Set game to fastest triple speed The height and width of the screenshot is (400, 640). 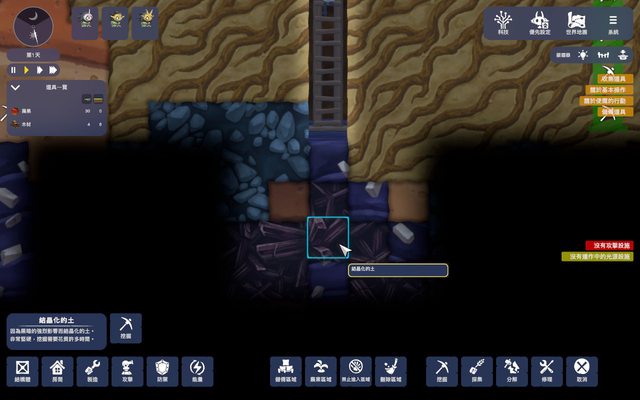tap(52, 70)
